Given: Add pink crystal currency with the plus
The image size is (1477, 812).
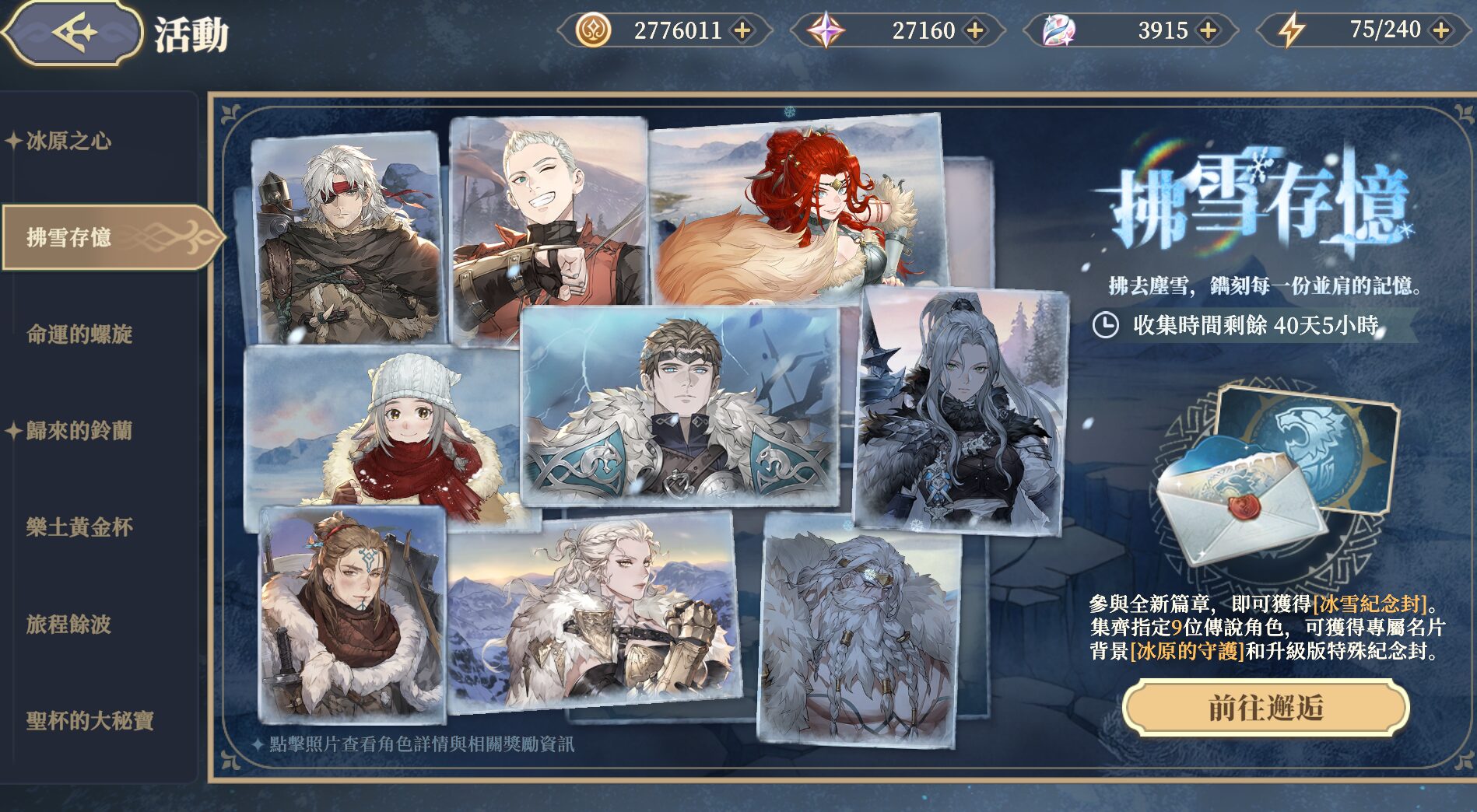Looking at the screenshot, I should pyautogui.click(x=1208, y=31).
